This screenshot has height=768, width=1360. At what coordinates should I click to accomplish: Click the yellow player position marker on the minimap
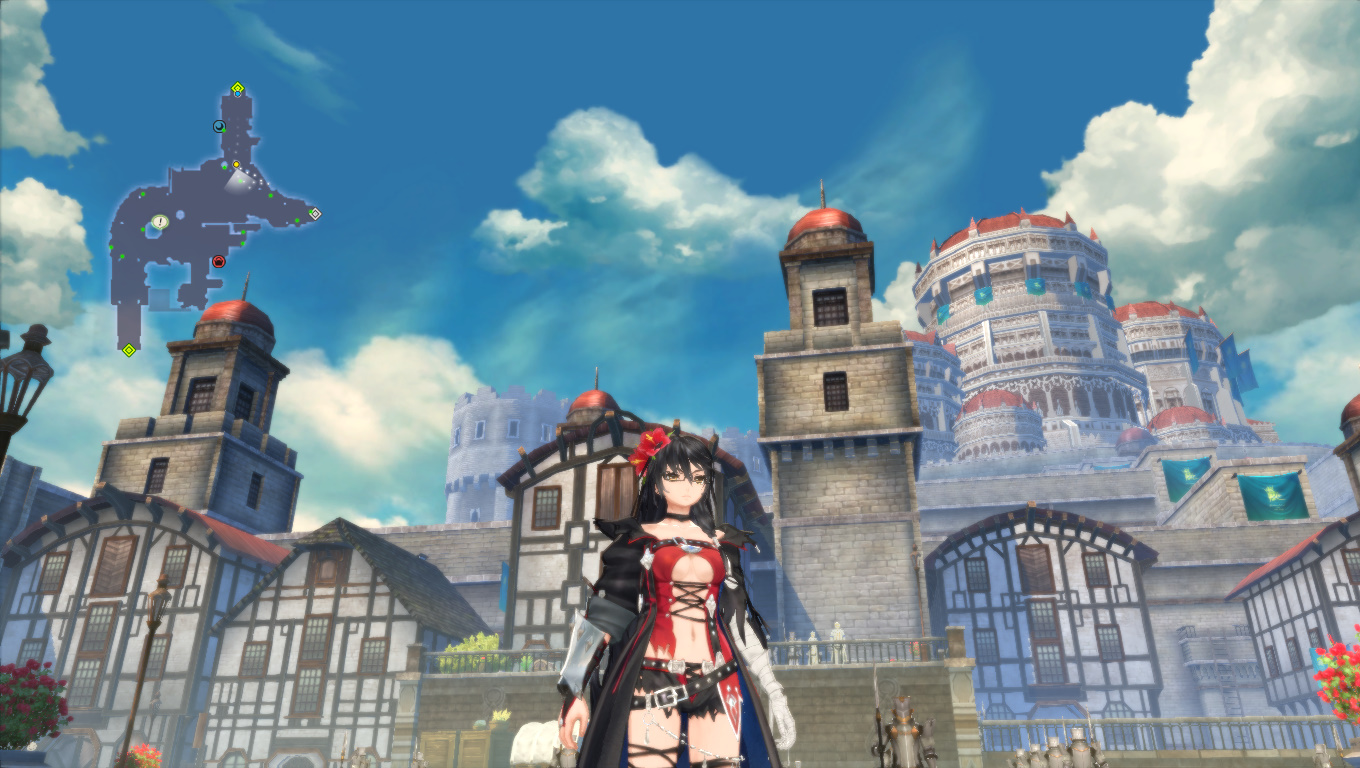click(x=235, y=164)
